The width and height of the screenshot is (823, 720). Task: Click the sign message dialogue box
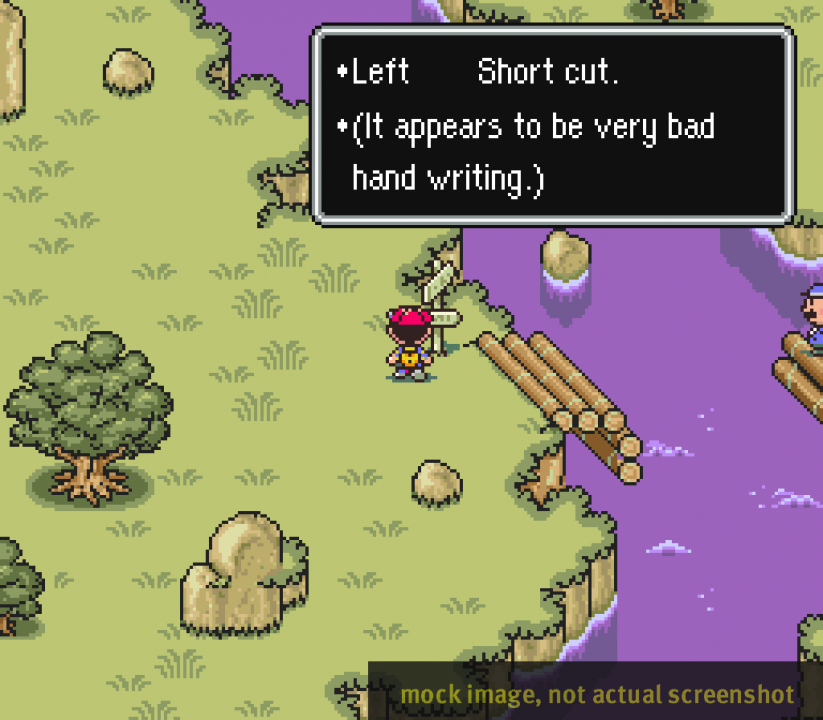(x=553, y=125)
